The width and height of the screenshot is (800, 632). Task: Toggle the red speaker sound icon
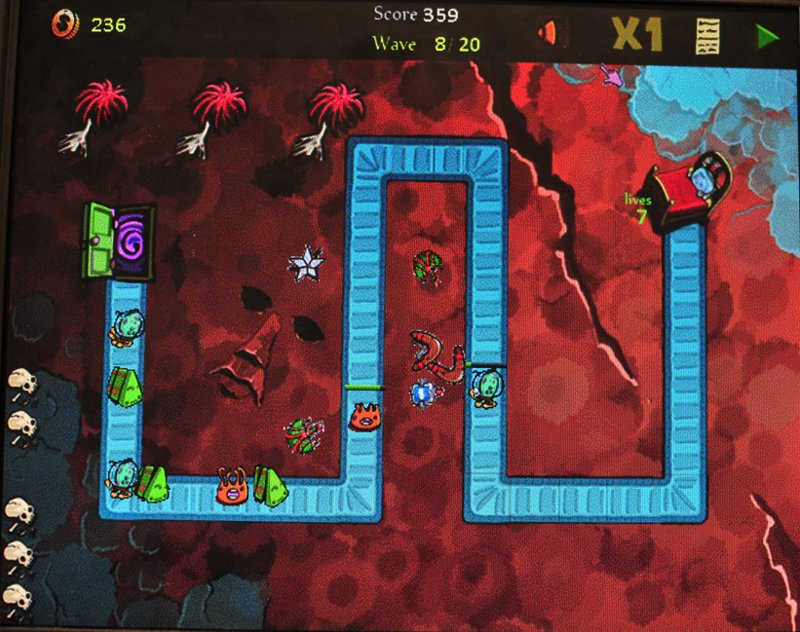click(x=548, y=34)
